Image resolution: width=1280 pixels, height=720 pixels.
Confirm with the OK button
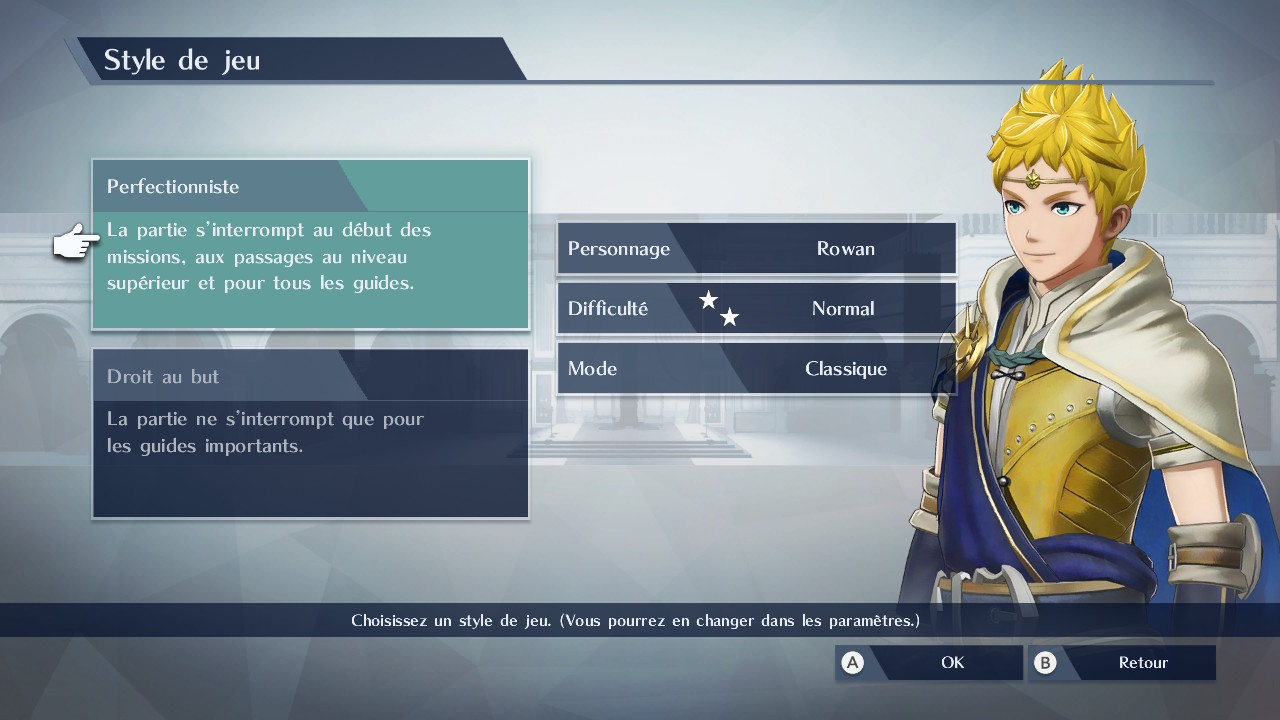929,663
